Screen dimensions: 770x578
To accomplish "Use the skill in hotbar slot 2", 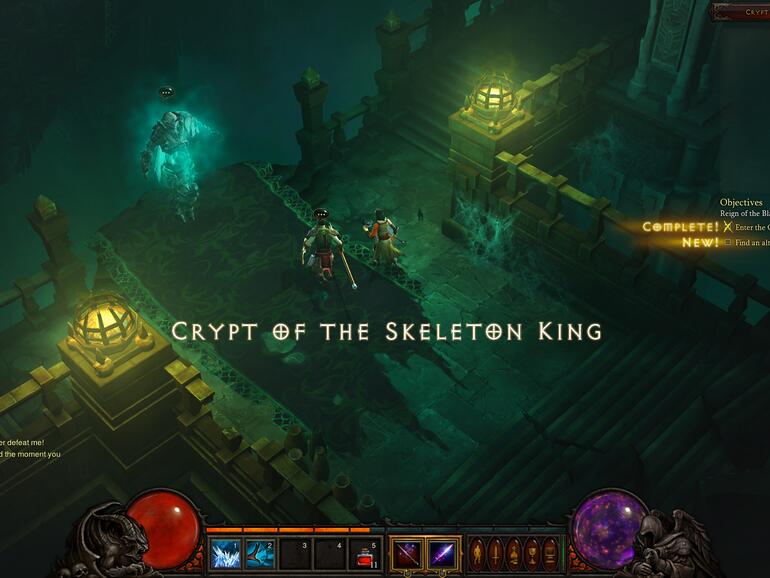I will 260,553.
